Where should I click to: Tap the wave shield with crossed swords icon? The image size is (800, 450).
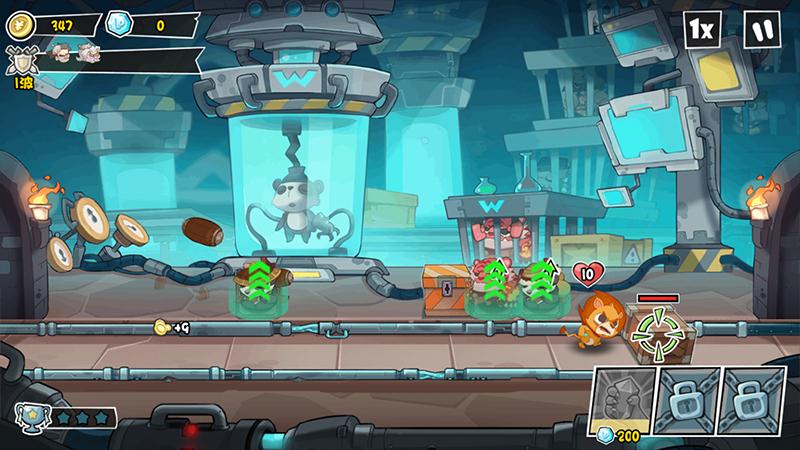17,61
